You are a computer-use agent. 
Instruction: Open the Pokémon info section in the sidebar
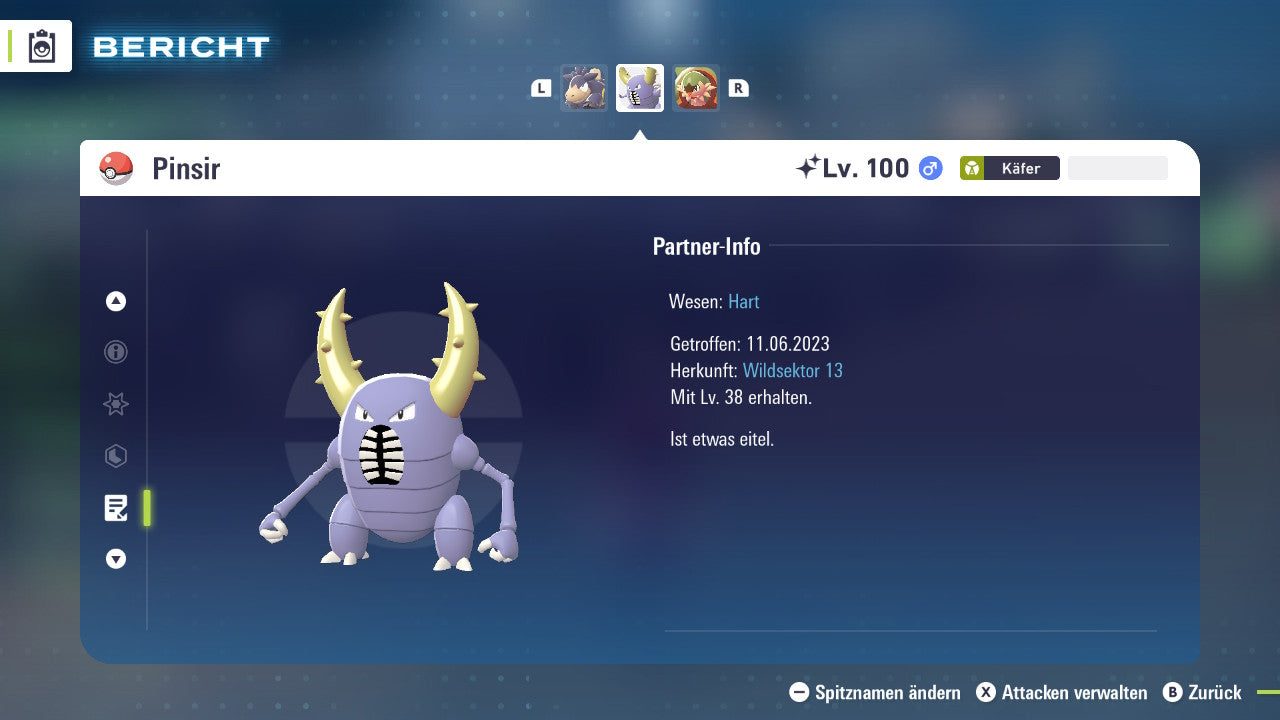115,352
